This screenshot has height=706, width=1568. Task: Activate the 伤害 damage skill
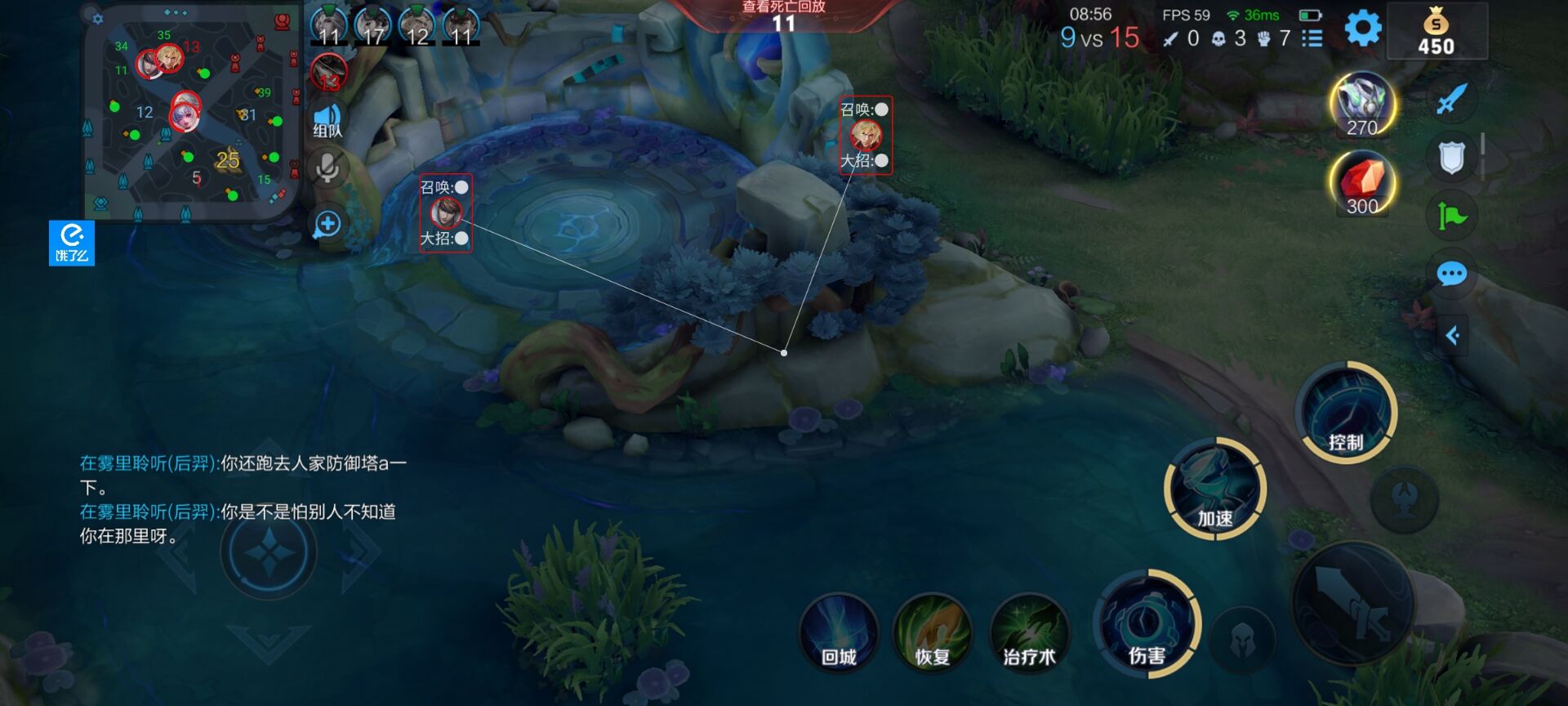click(x=1146, y=625)
